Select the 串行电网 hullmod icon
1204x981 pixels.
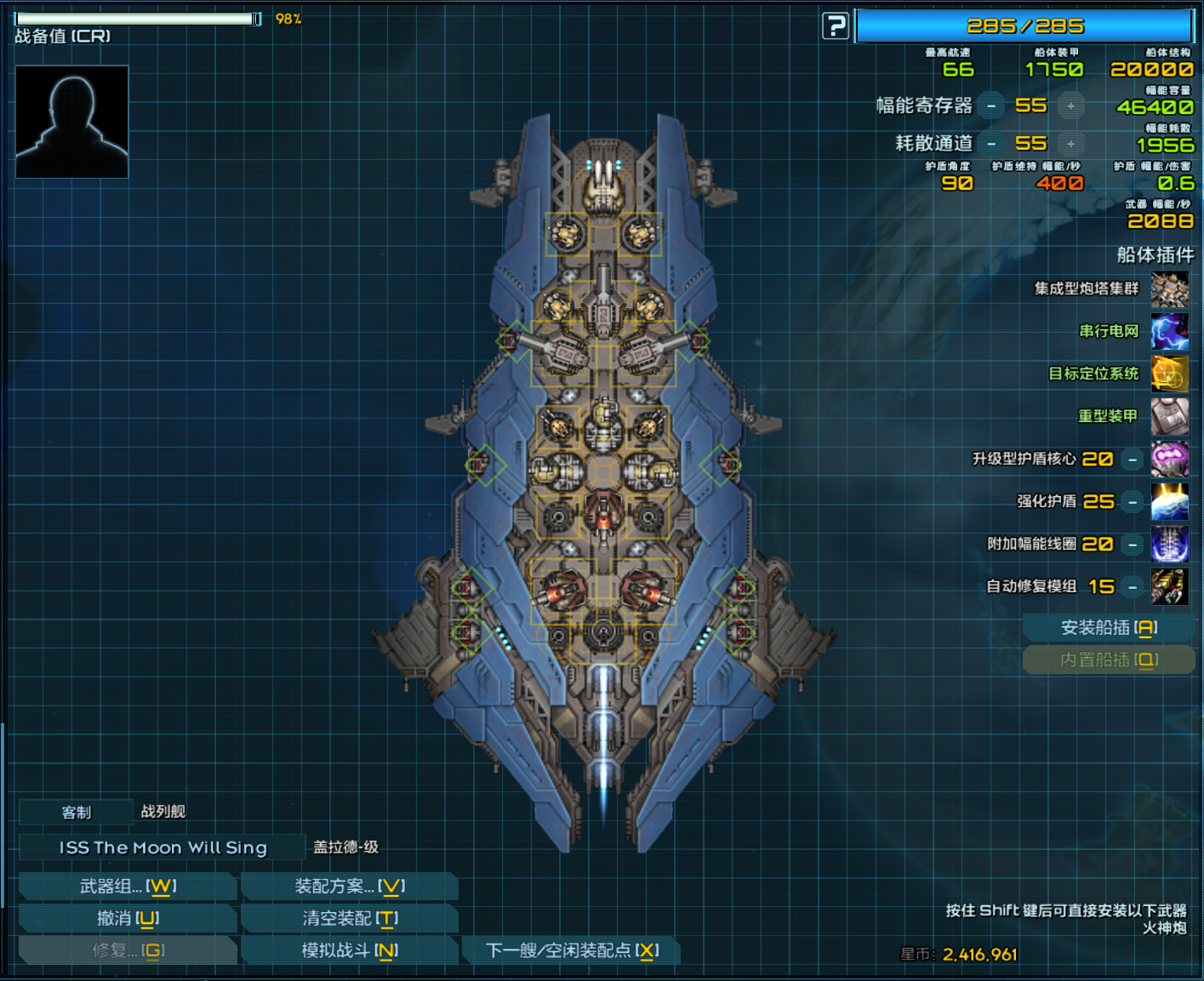point(1169,332)
